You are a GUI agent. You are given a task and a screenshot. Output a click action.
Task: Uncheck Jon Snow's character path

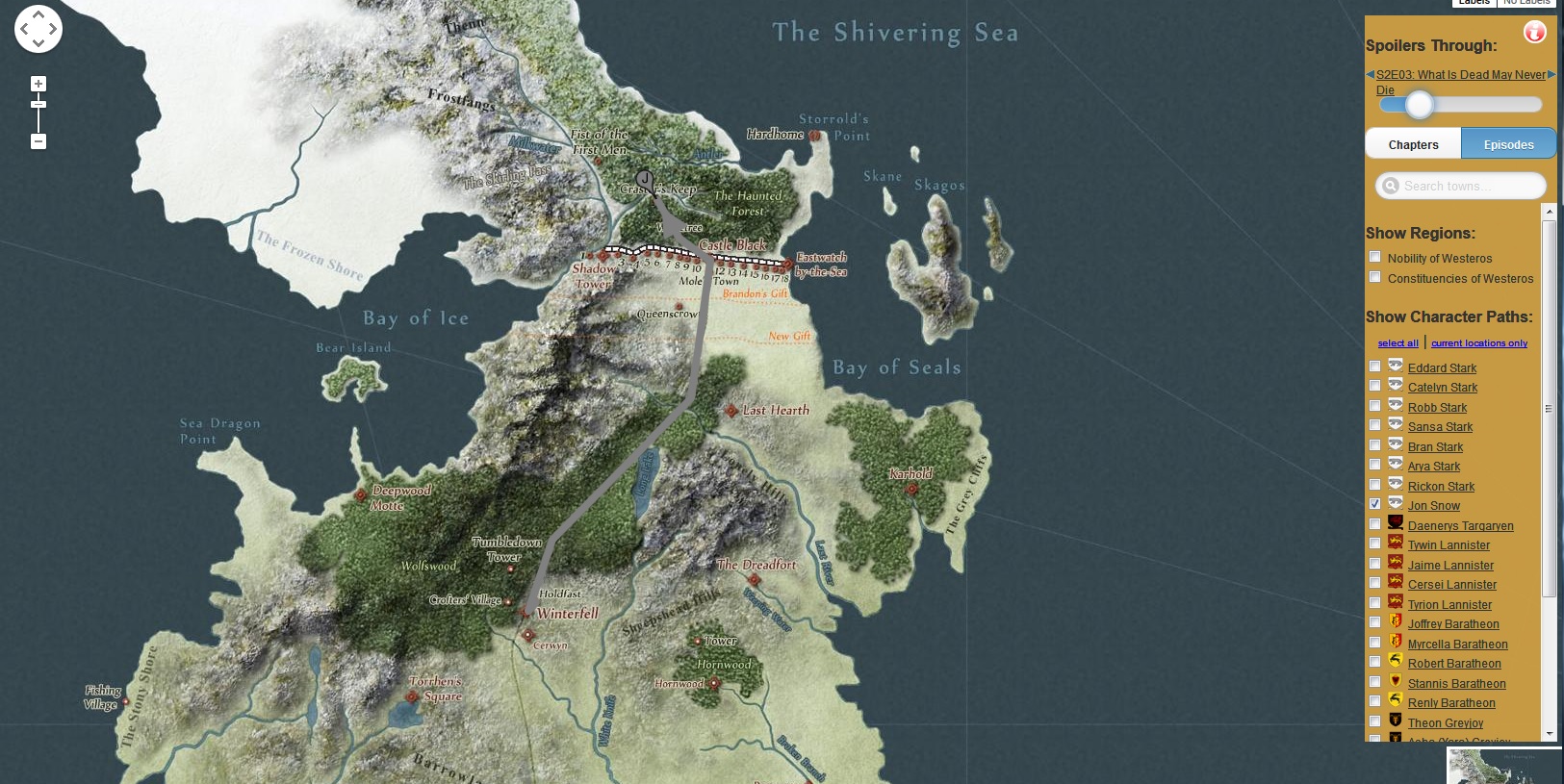point(1375,503)
